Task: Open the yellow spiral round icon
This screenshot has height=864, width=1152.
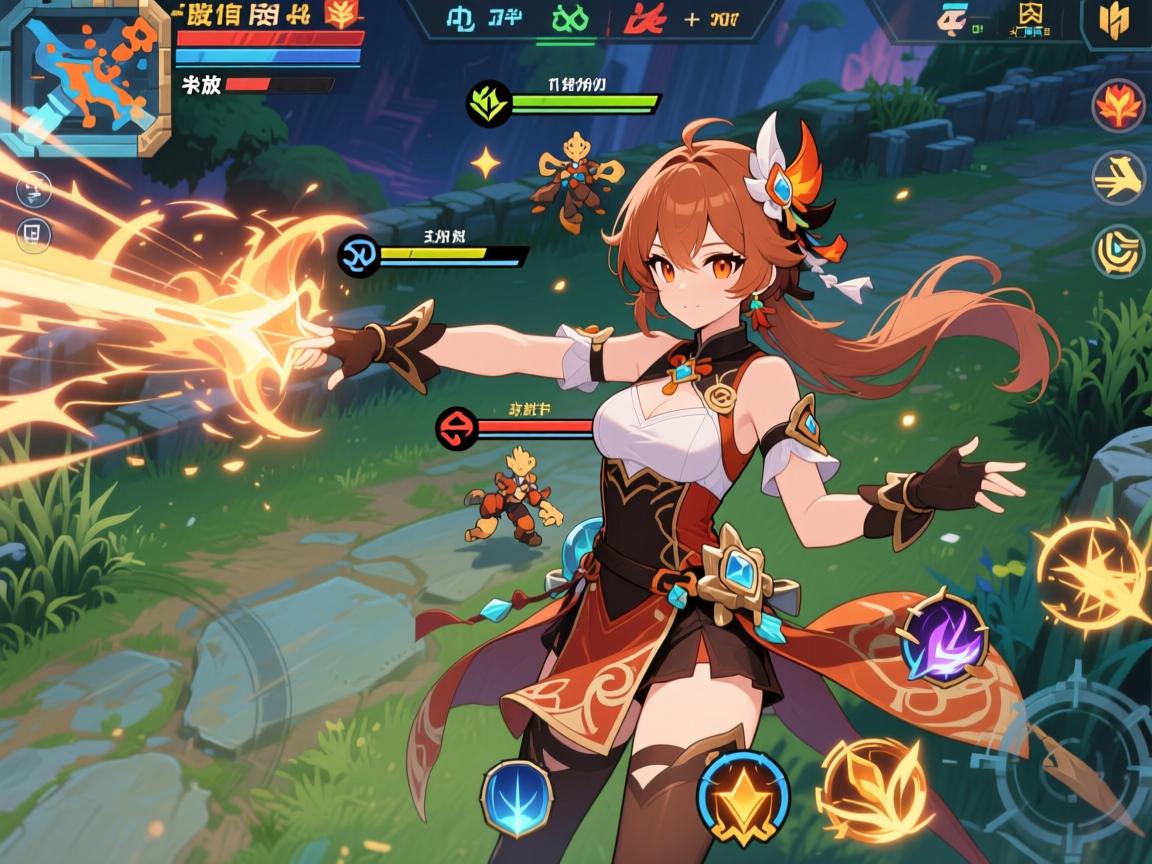Action: (1118, 251)
